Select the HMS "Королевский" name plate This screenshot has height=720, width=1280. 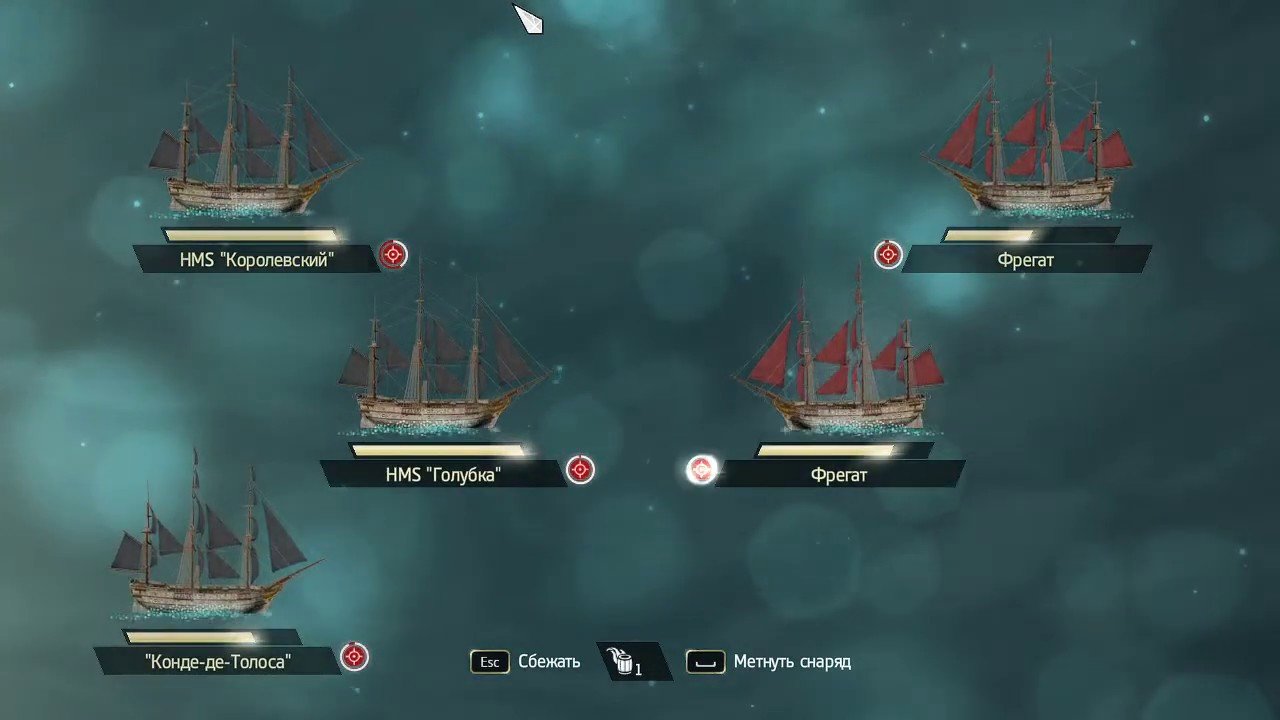coord(256,259)
